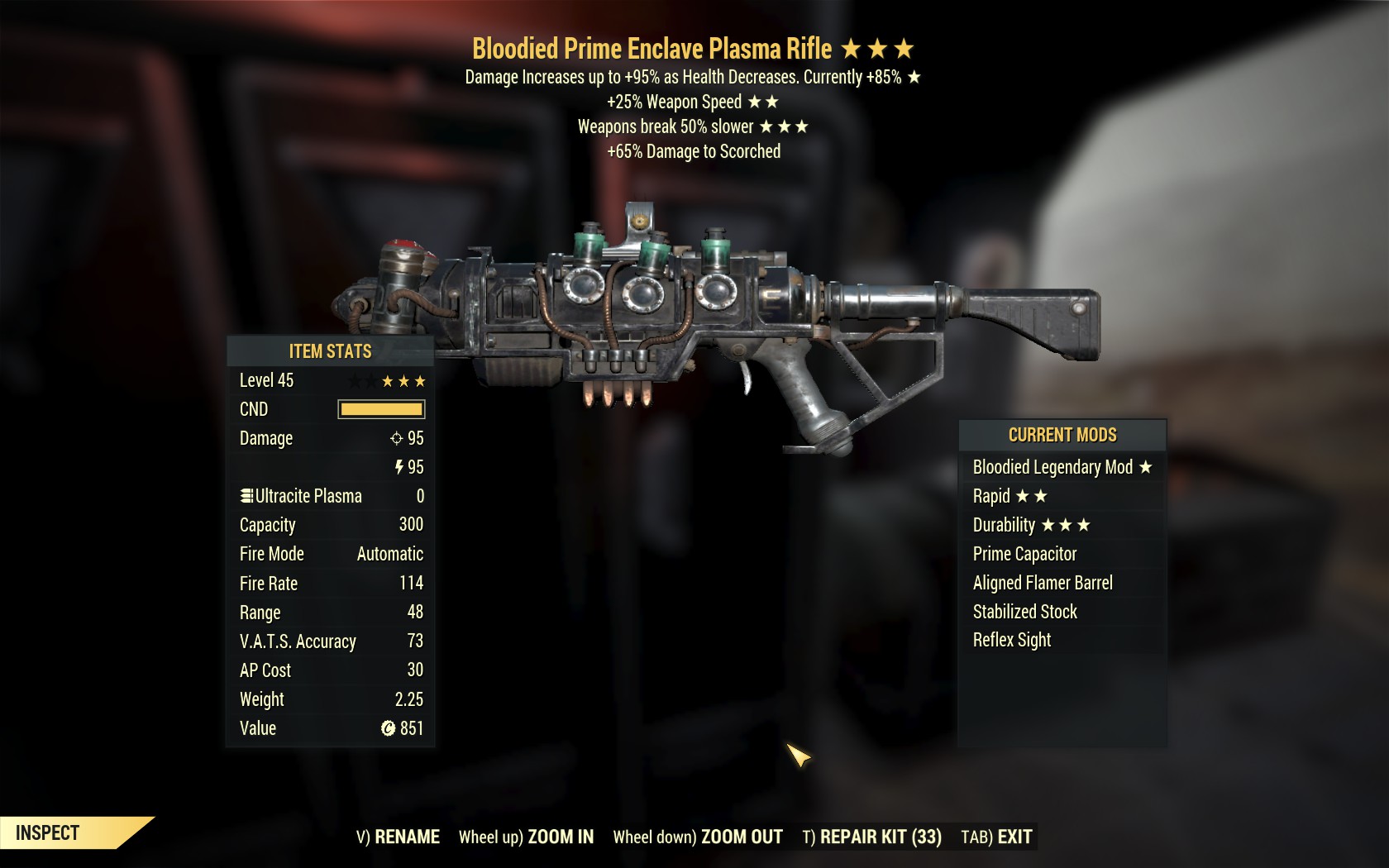Viewport: 1389px width, 868px height.
Task: Expand the CURRENT MODS panel header
Action: tap(1061, 435)
